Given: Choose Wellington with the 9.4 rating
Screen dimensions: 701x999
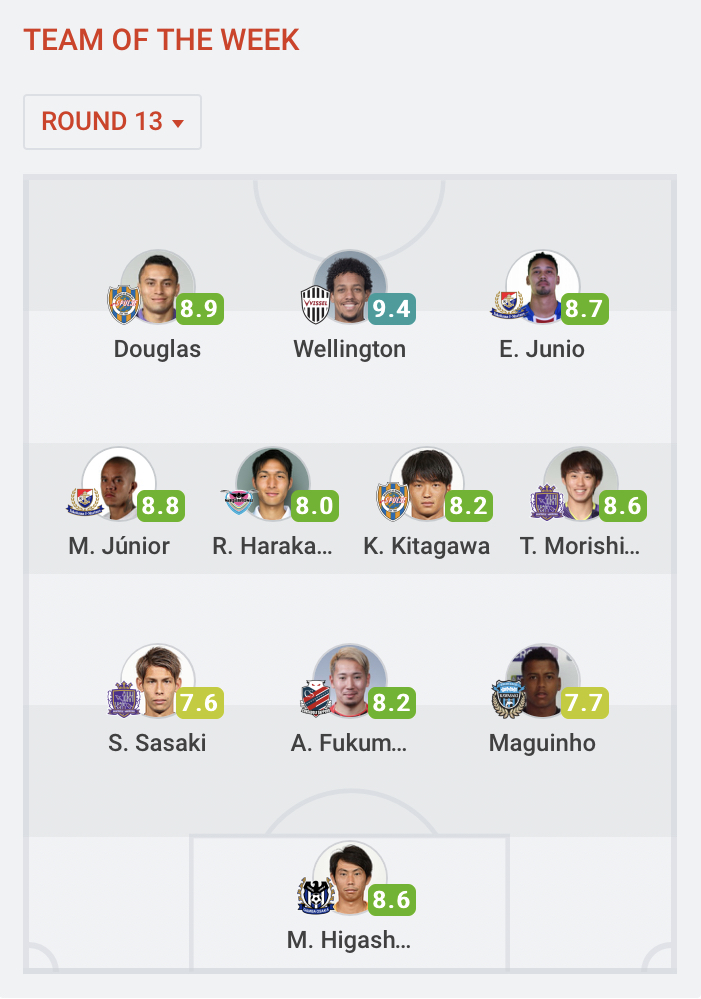Looking at the screenshot, I should tap(350, 288).
